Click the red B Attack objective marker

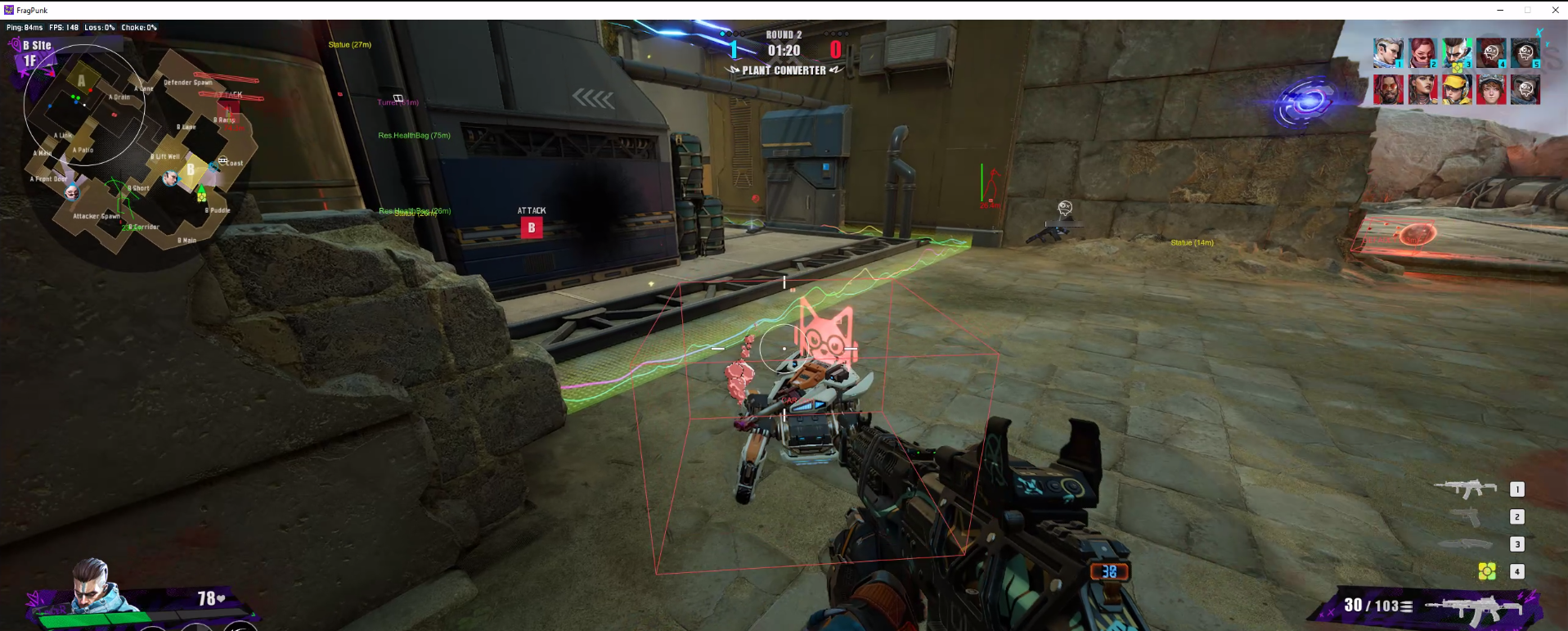click(532, 228)
